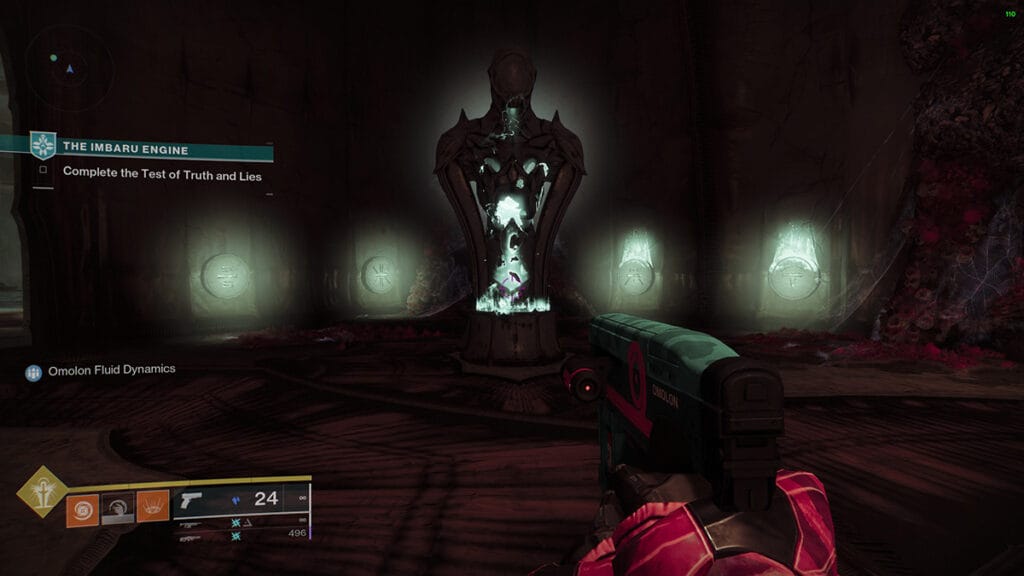Activate the golden diamond Super ability icon
The height and width of the screenshot is (576, 1024).
point(42,492)
